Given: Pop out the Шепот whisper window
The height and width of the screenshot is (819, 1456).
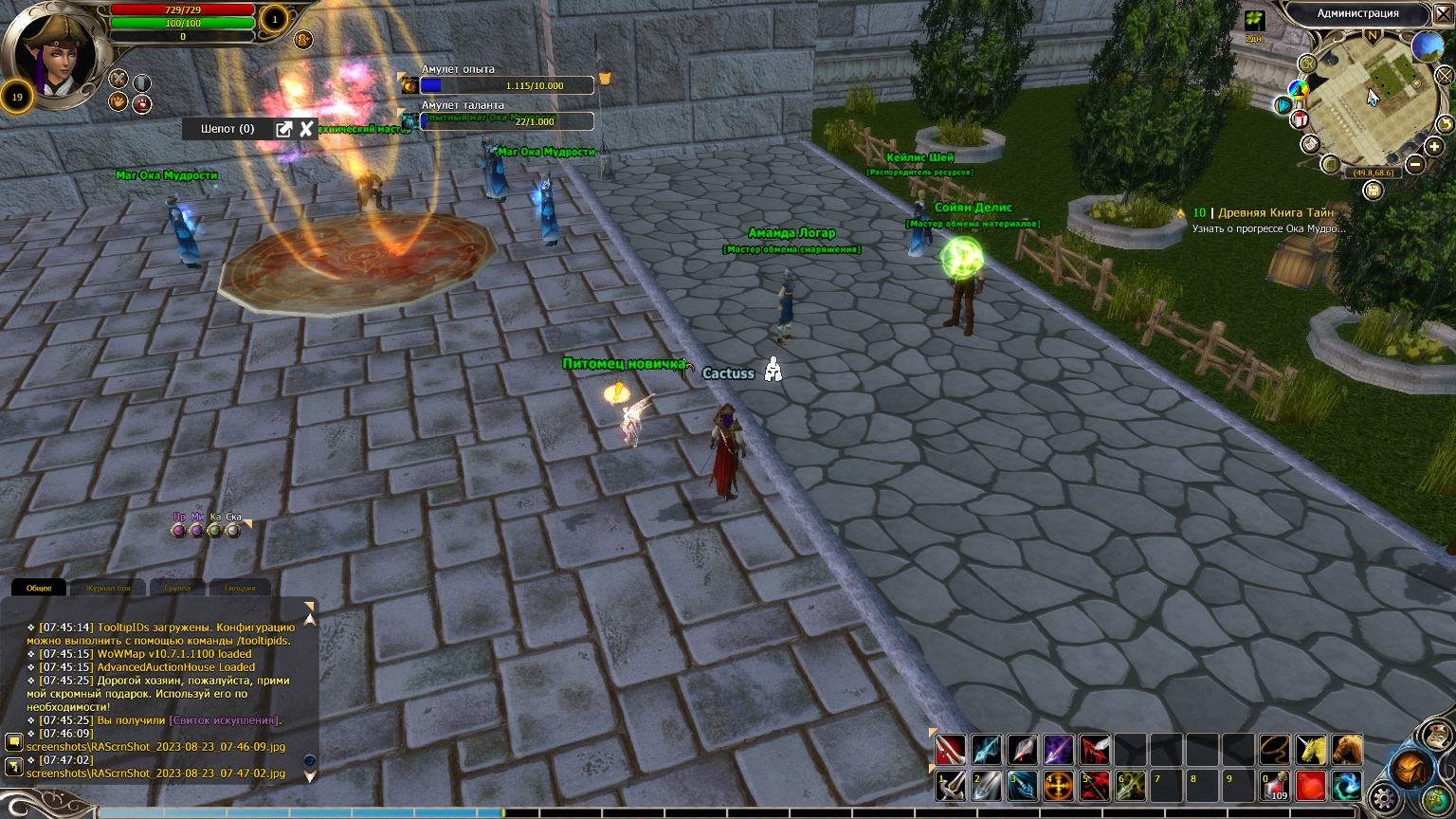Looking at the screenshot, I should tap(283, 129).
